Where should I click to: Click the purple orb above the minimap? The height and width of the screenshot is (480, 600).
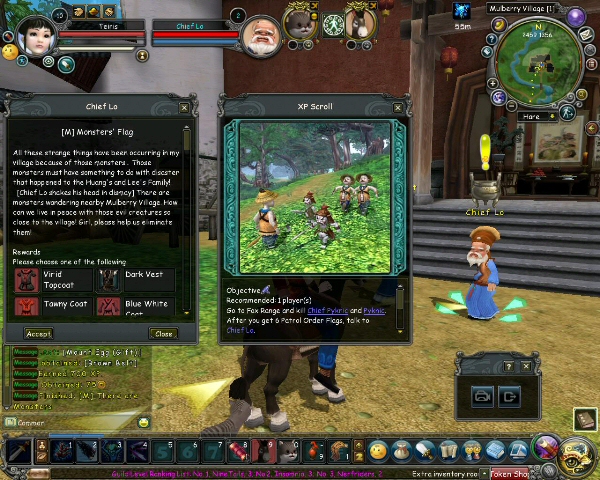pyautogui.click(x=576, y=16)
